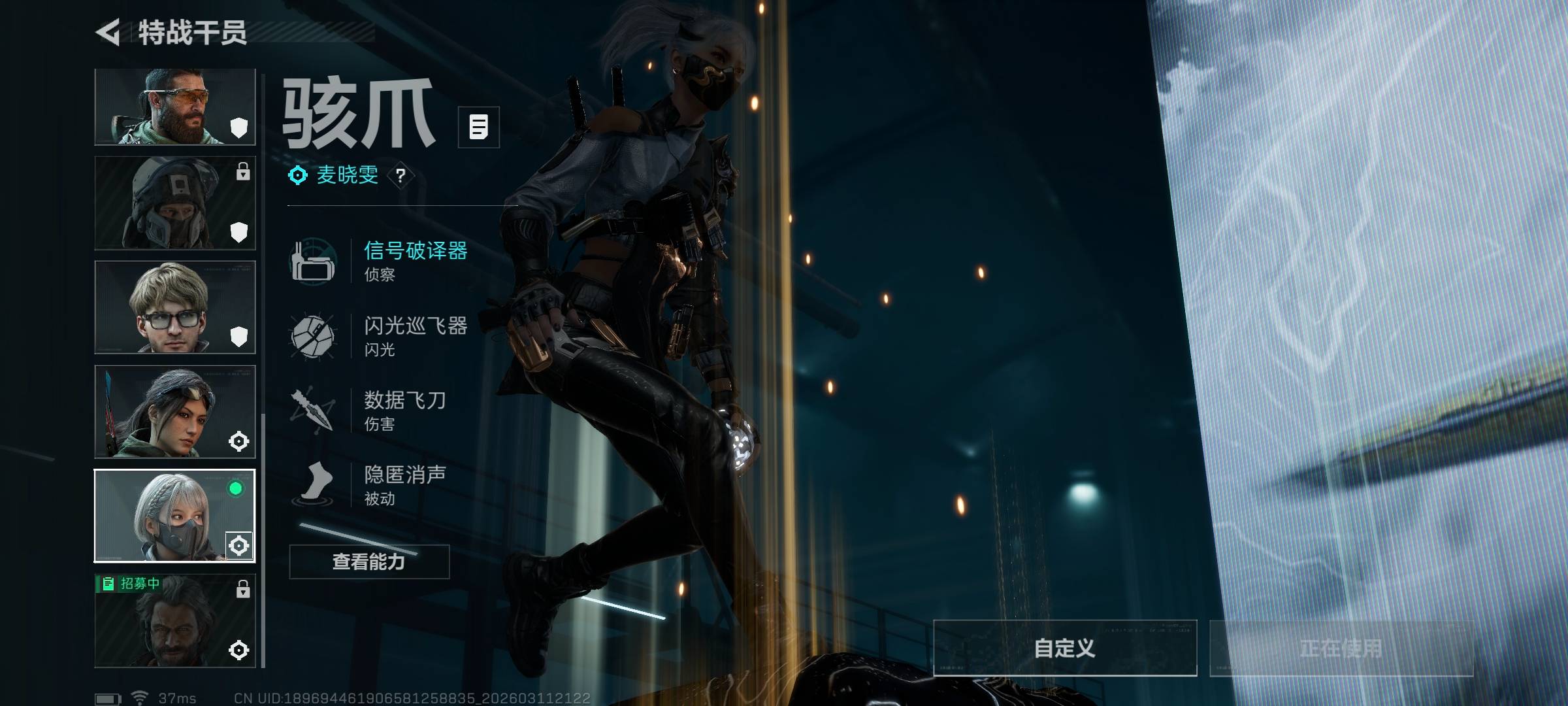Open the document icon next to 骇爪
The image size is (1568, 706).
click(478, 127)
